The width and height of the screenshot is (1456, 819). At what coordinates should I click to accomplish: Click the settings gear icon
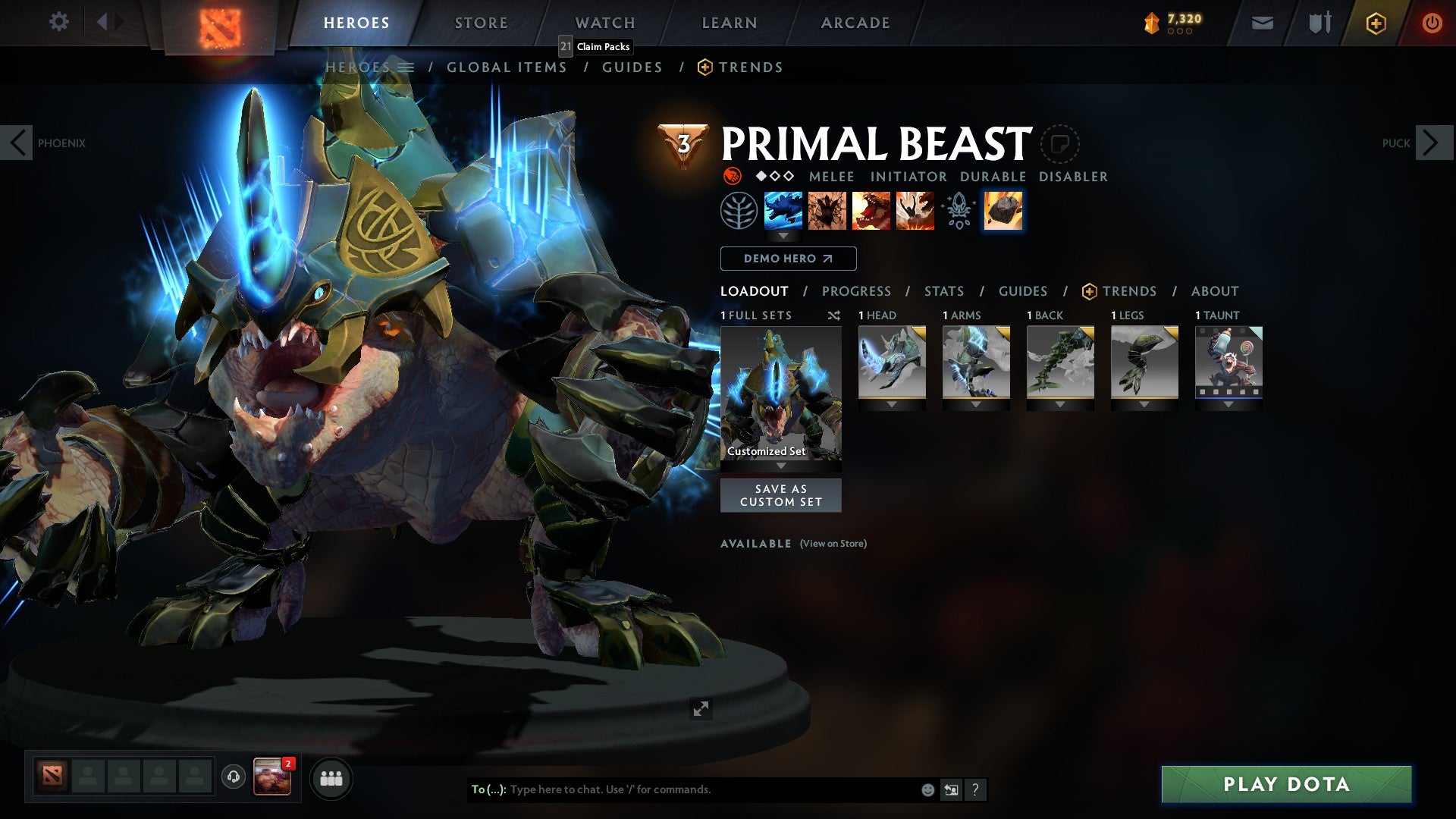(58, 22)
